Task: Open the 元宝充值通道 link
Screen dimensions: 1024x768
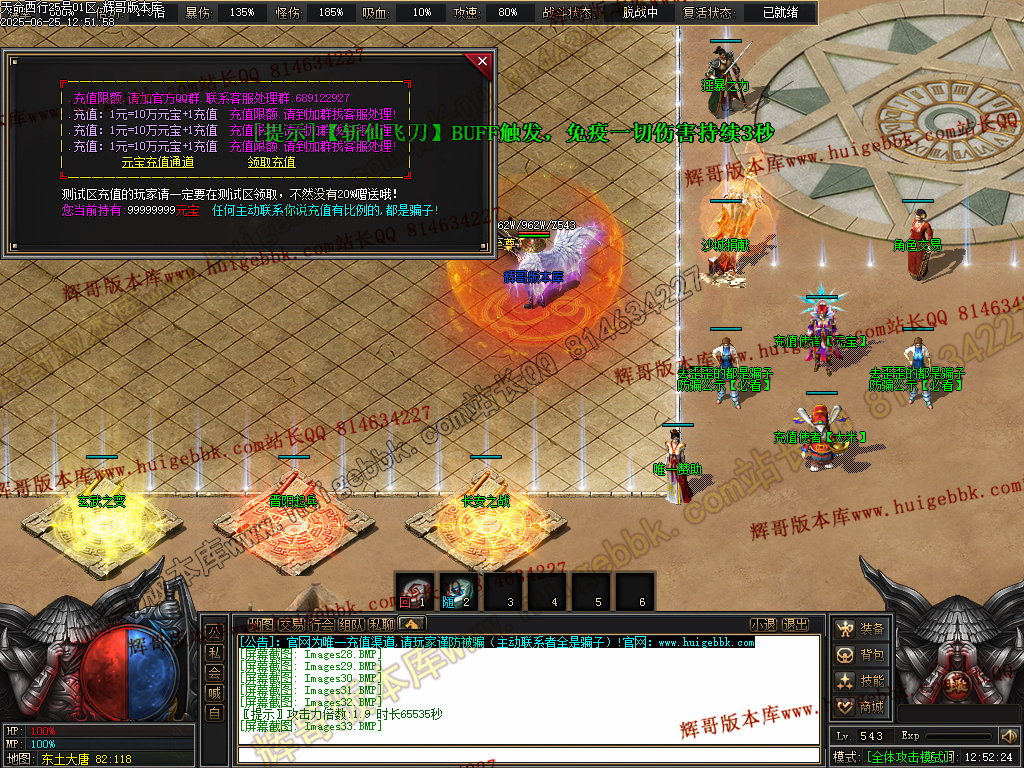Action: pos(157,162)
